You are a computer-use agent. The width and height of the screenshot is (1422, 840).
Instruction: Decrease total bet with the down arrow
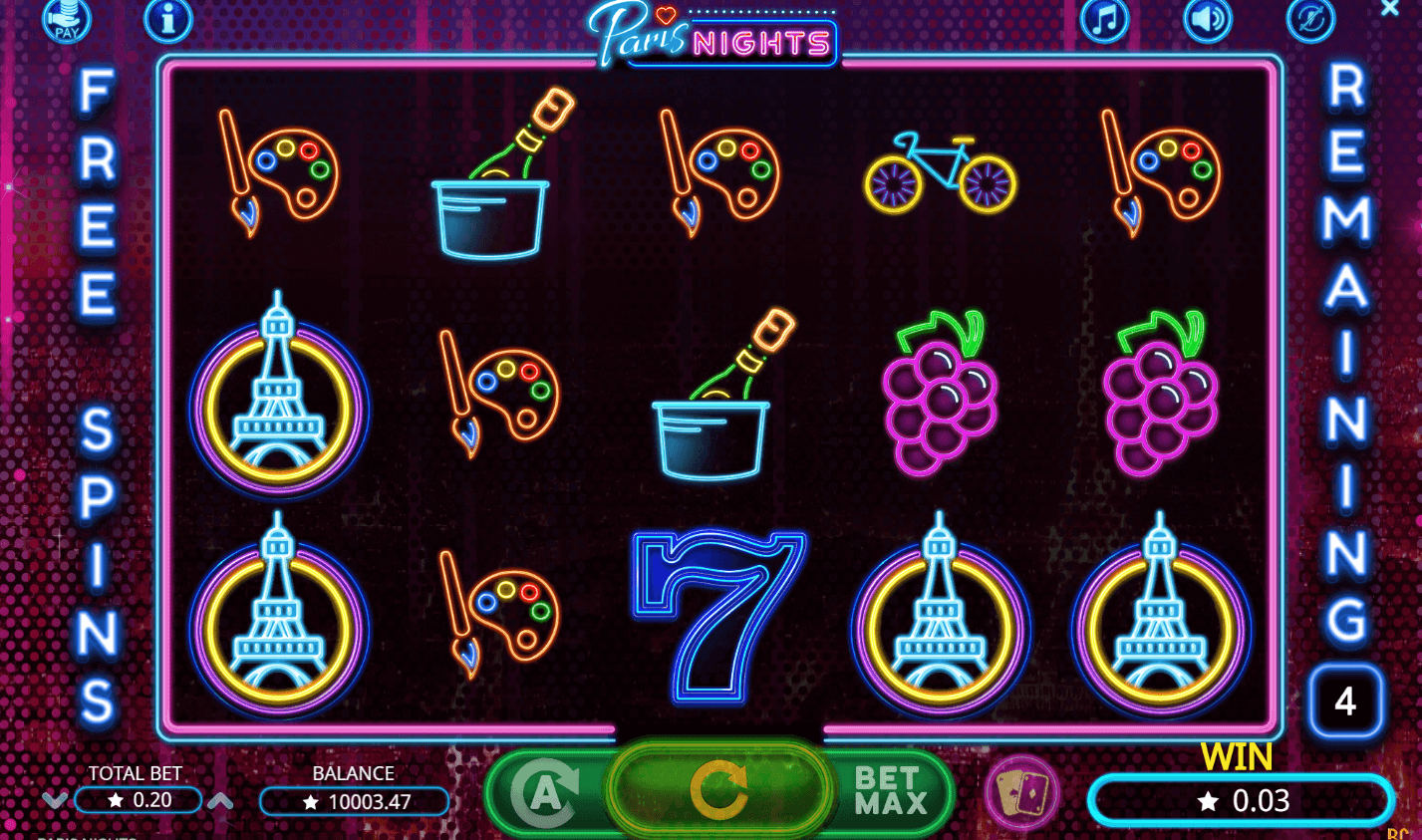[55, 800]
